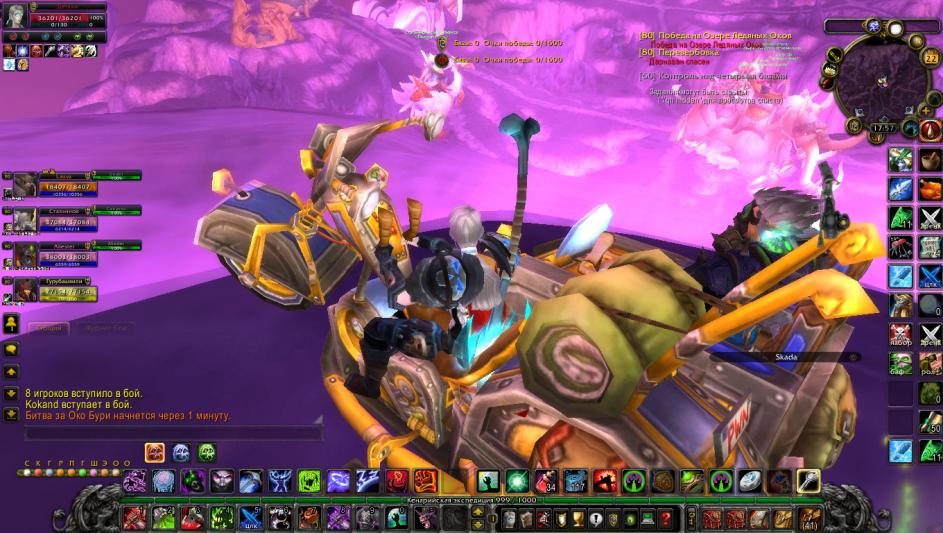The height and width of the screenshot is (533, 943).
Task: Select the orange stance button above action bars
Action: click(x=155, y=452)
